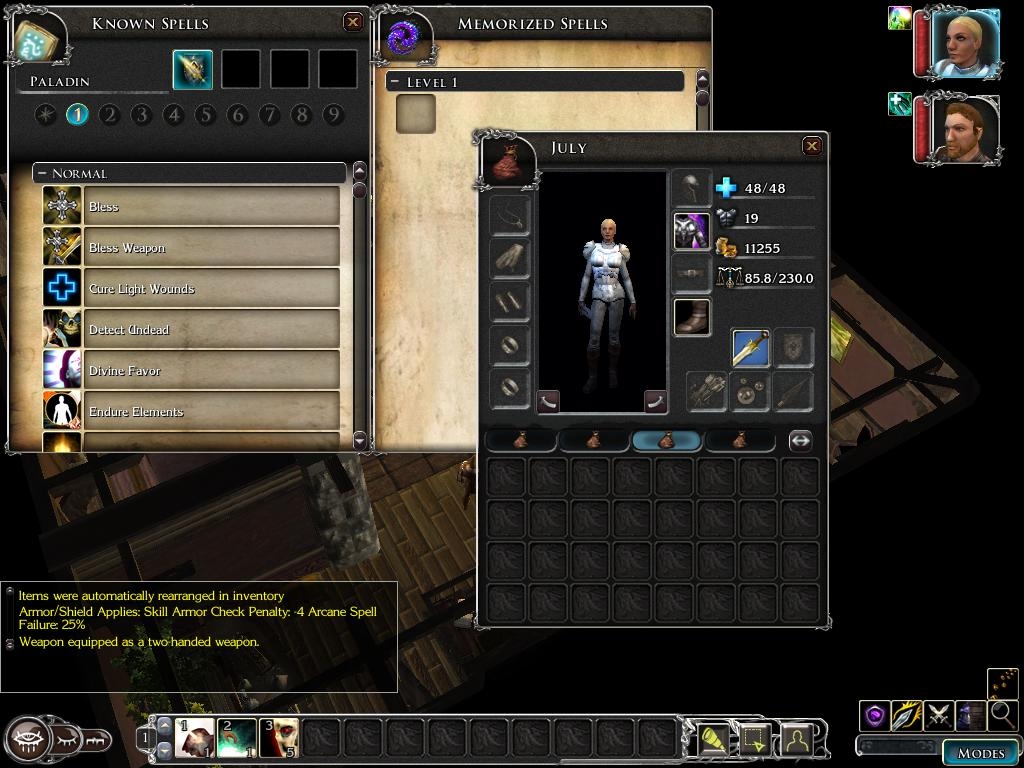1024x768 pixels.
Task: Activate hotbar slot 3 ability
Action: pyautogui.click(x=279, y=738)
